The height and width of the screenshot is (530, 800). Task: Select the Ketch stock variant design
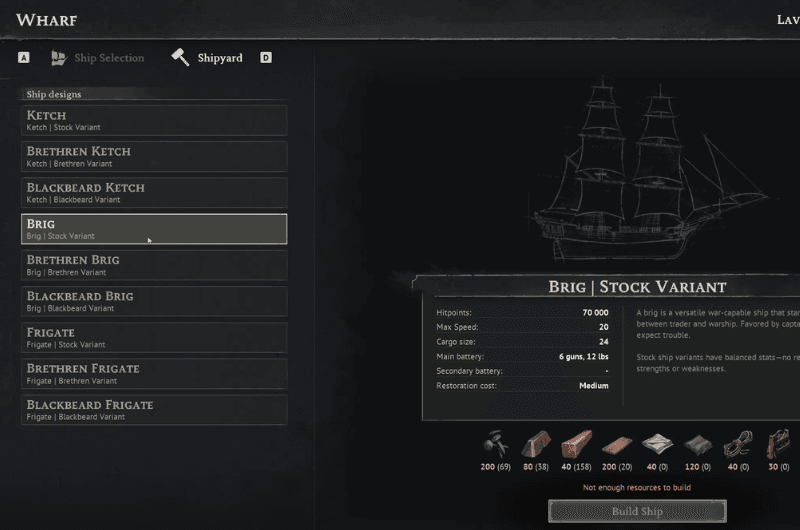154,120
